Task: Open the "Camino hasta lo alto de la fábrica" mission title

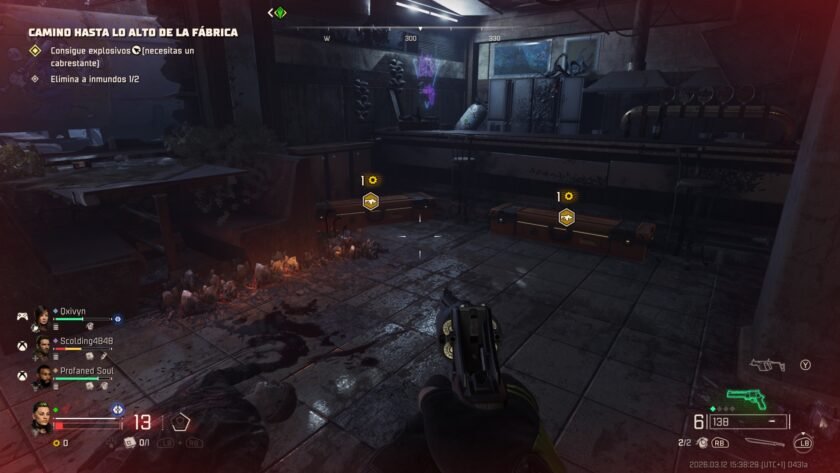Action: [132, 32]
